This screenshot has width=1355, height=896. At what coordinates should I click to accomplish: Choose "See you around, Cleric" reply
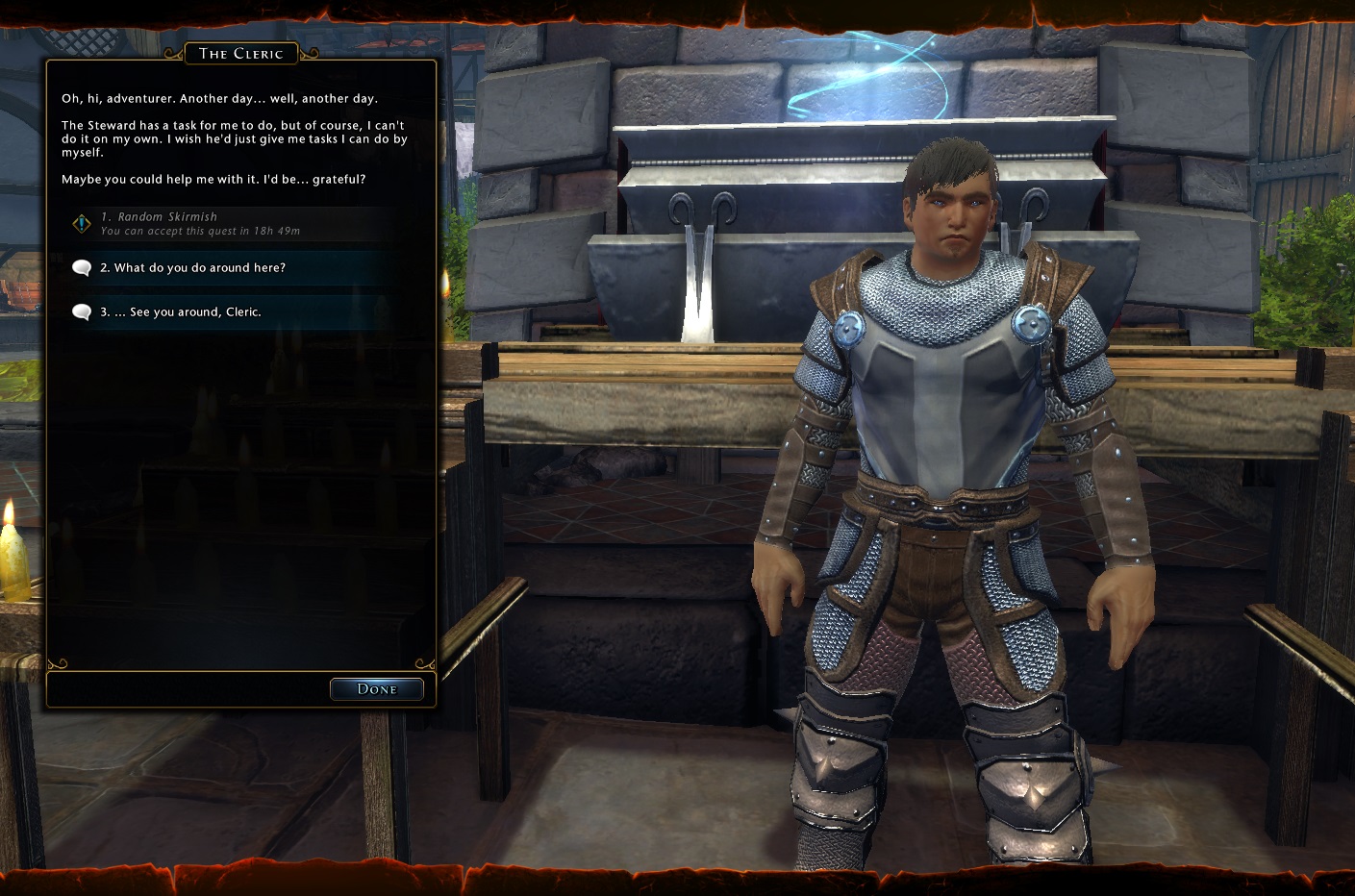pyautogui.click(x=180, y=312)
